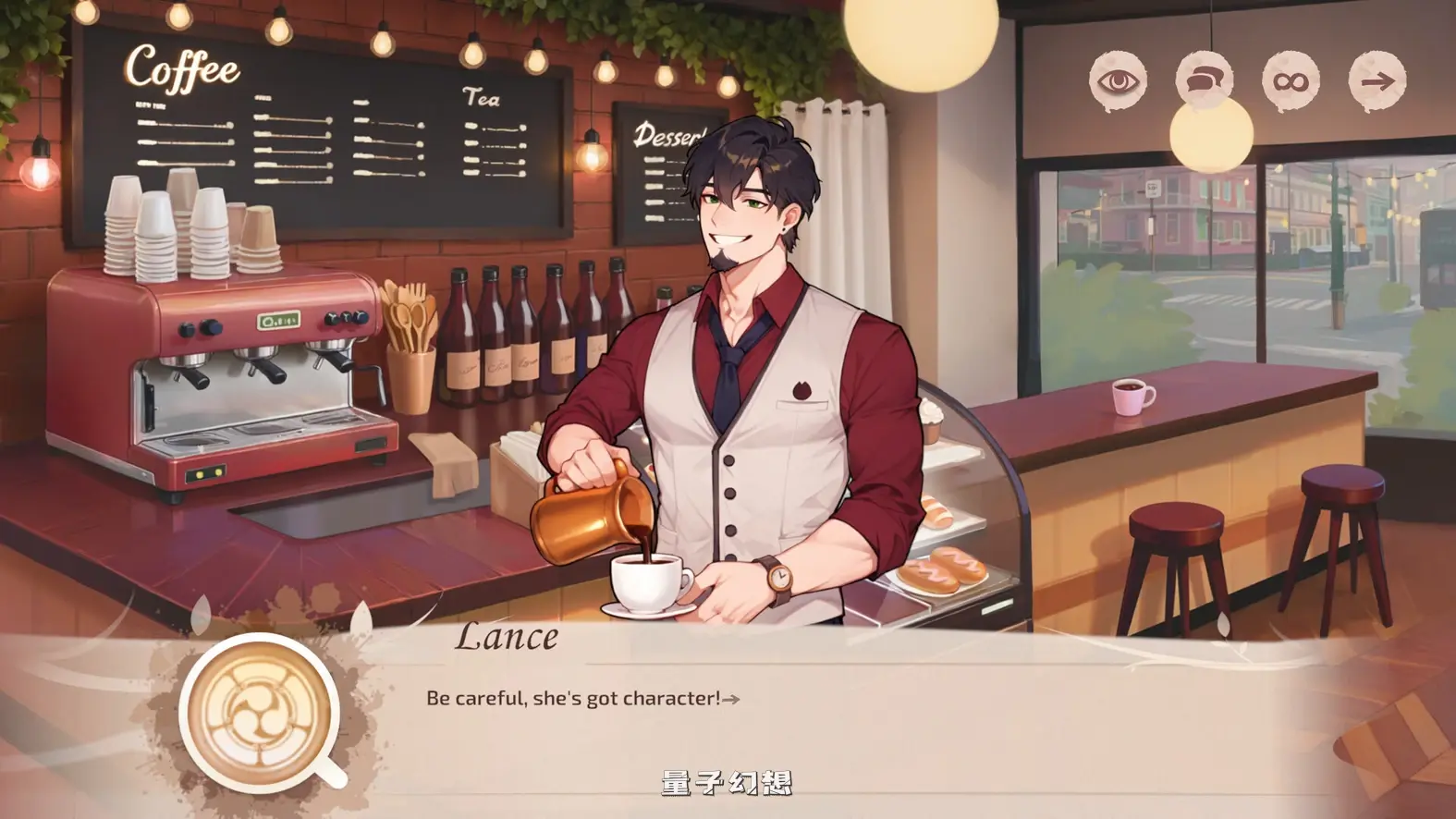
Task: Click the speech-bubble backlog icon in the corner
Action: pyautogui.click(x=1204, y=82)
